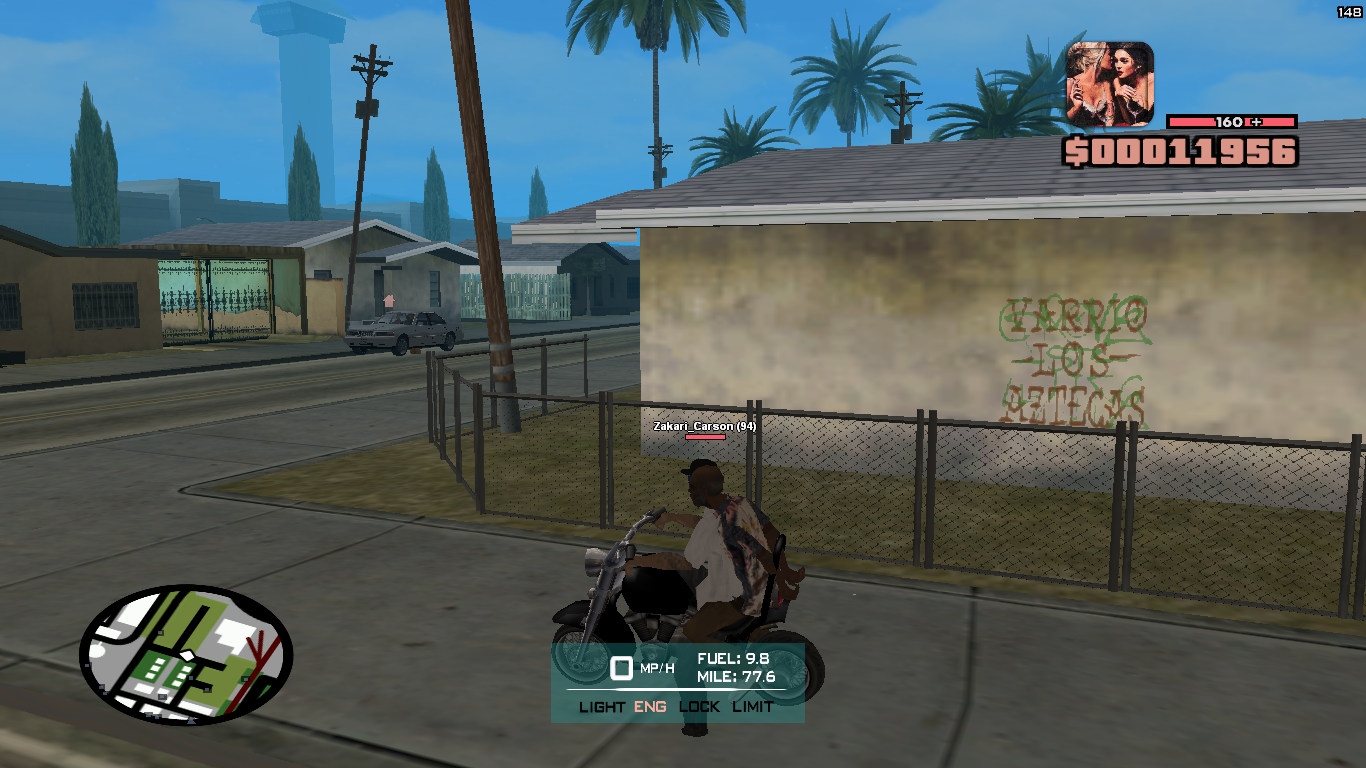Toggle the LOCK vehicle indicator
This screenshot has height=768, width=1366.
tap(699, 707)
